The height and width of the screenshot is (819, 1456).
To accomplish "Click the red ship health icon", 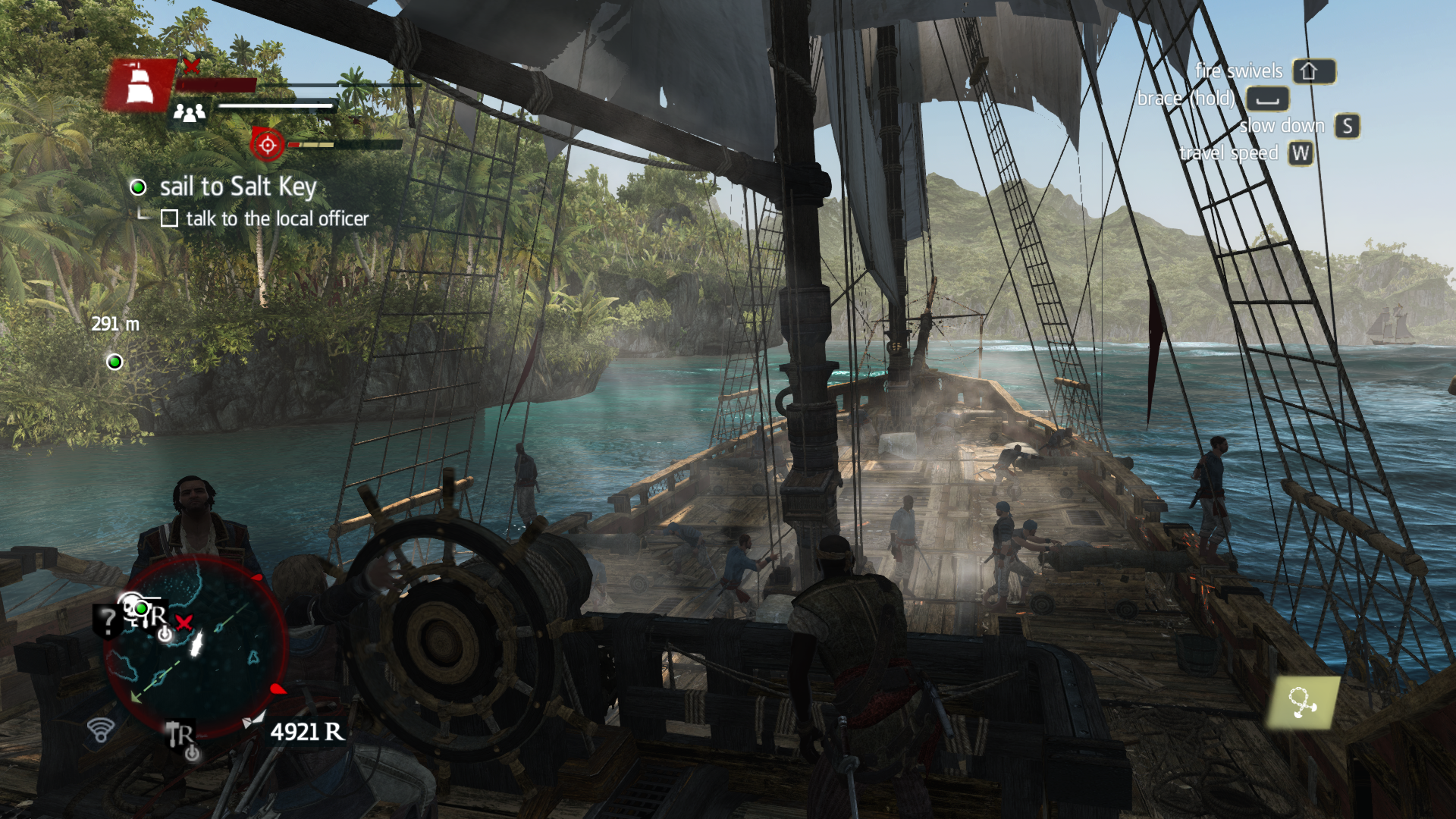I will click(x=140, y=85).
